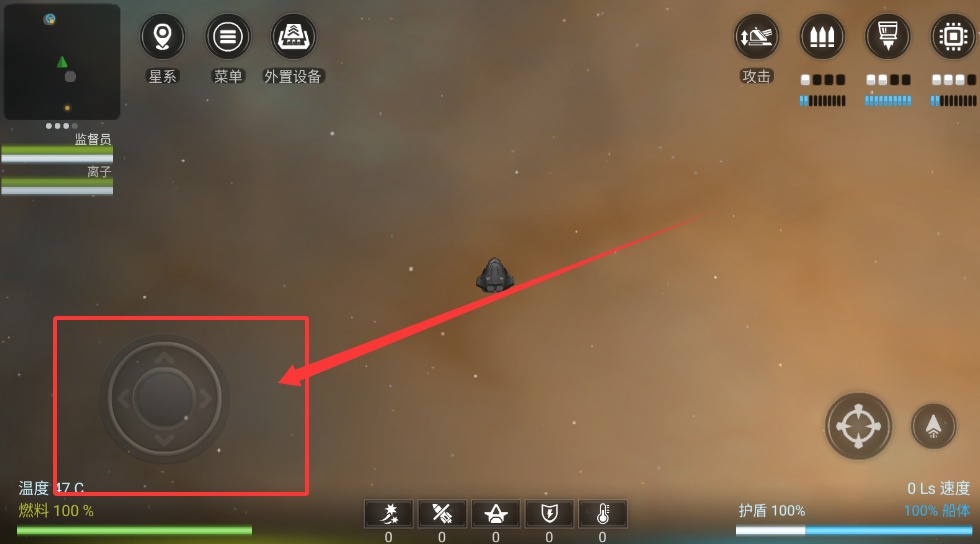Toggle the 攻击 attack mode button
Screen dimensions: 980x544
[756, 37]
